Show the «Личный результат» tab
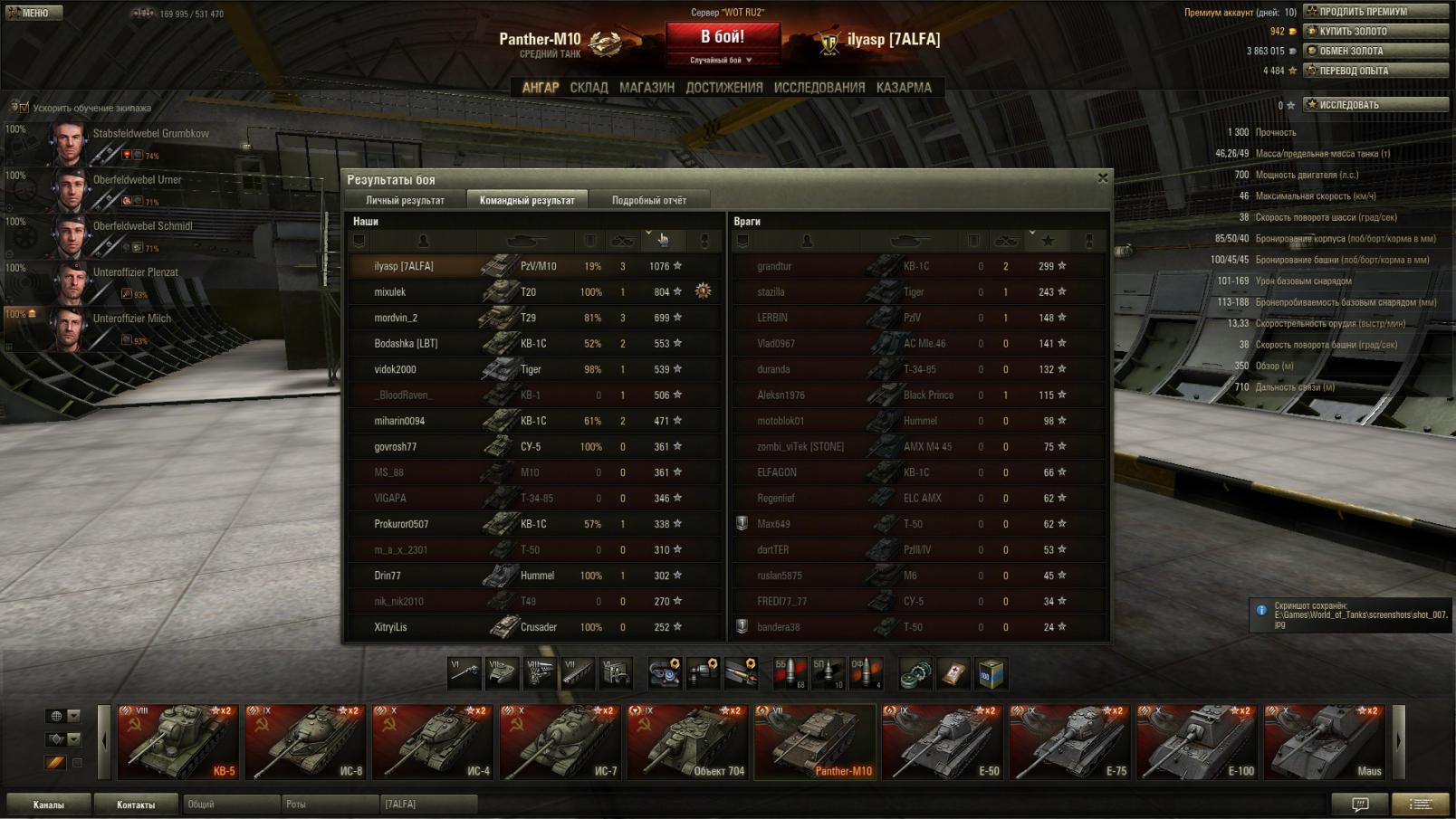The image size is (1456, 819). [x=405, y=200]
